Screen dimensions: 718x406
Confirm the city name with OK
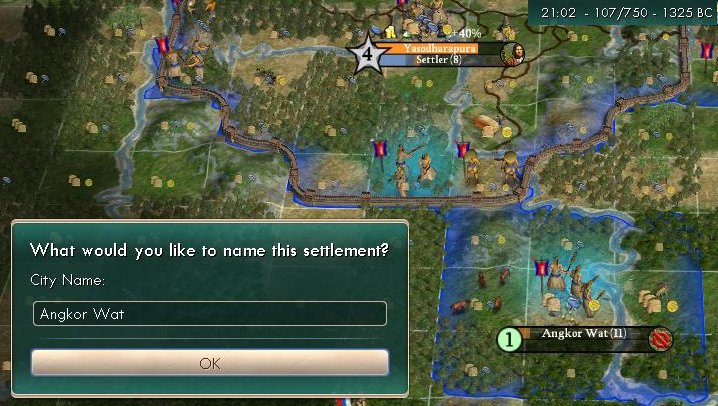(x=209, y=363)
